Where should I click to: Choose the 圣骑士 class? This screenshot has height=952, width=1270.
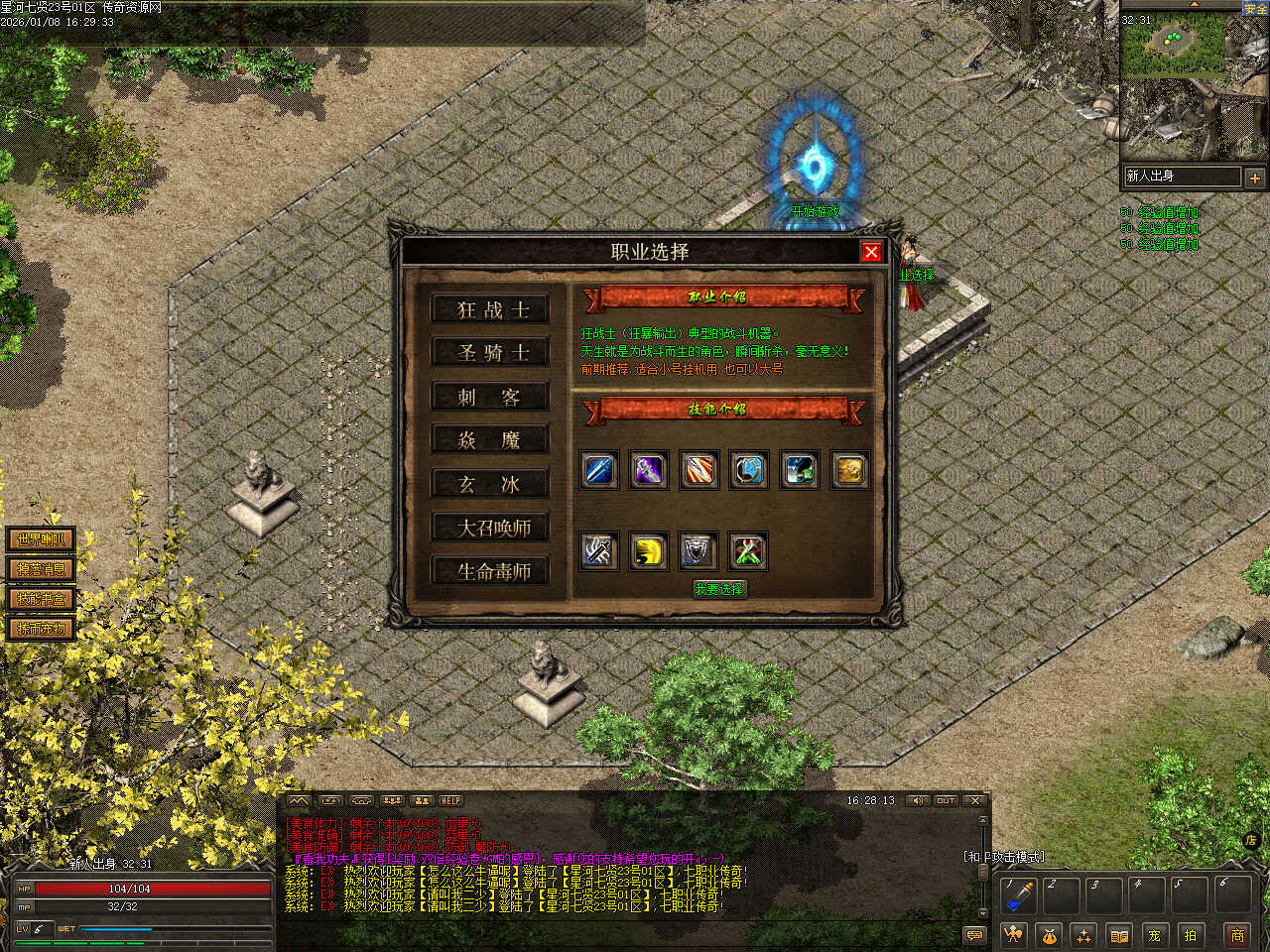(x=490, y=353)
